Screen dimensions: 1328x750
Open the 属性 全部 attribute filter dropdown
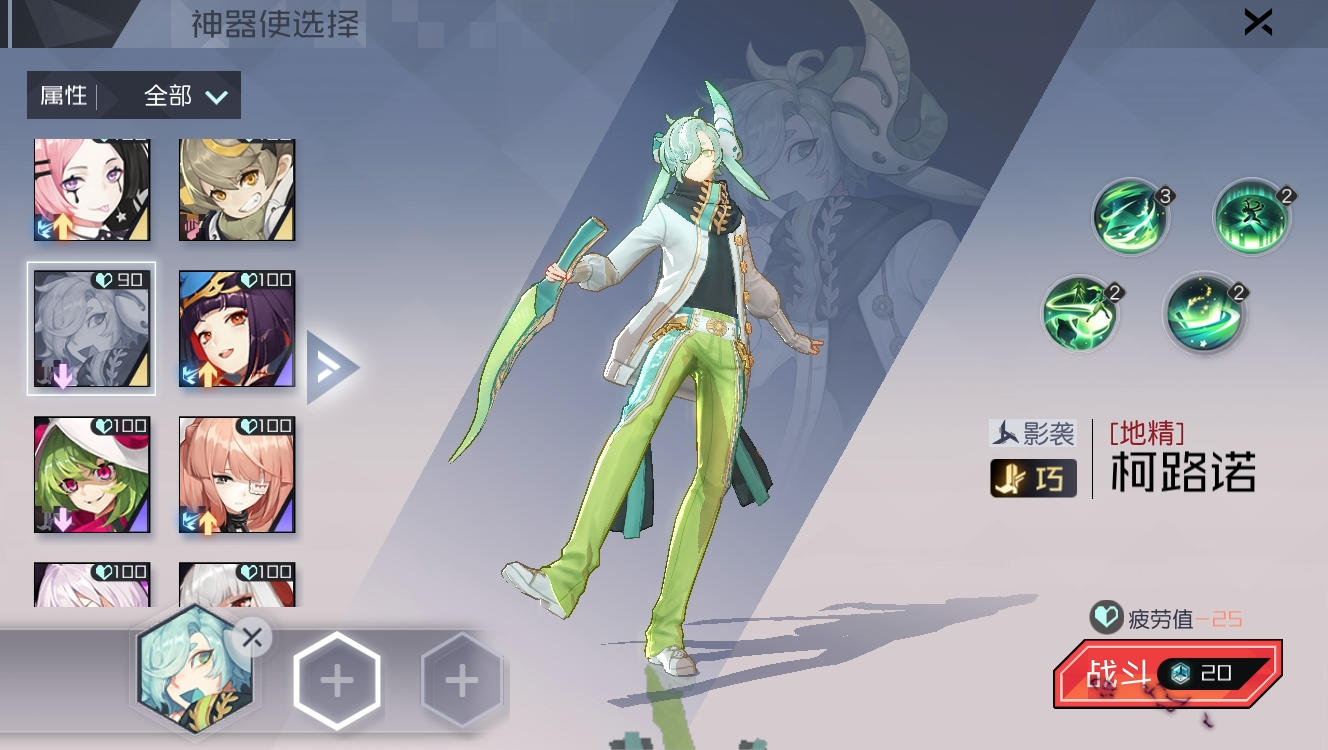tap(133, 94)
